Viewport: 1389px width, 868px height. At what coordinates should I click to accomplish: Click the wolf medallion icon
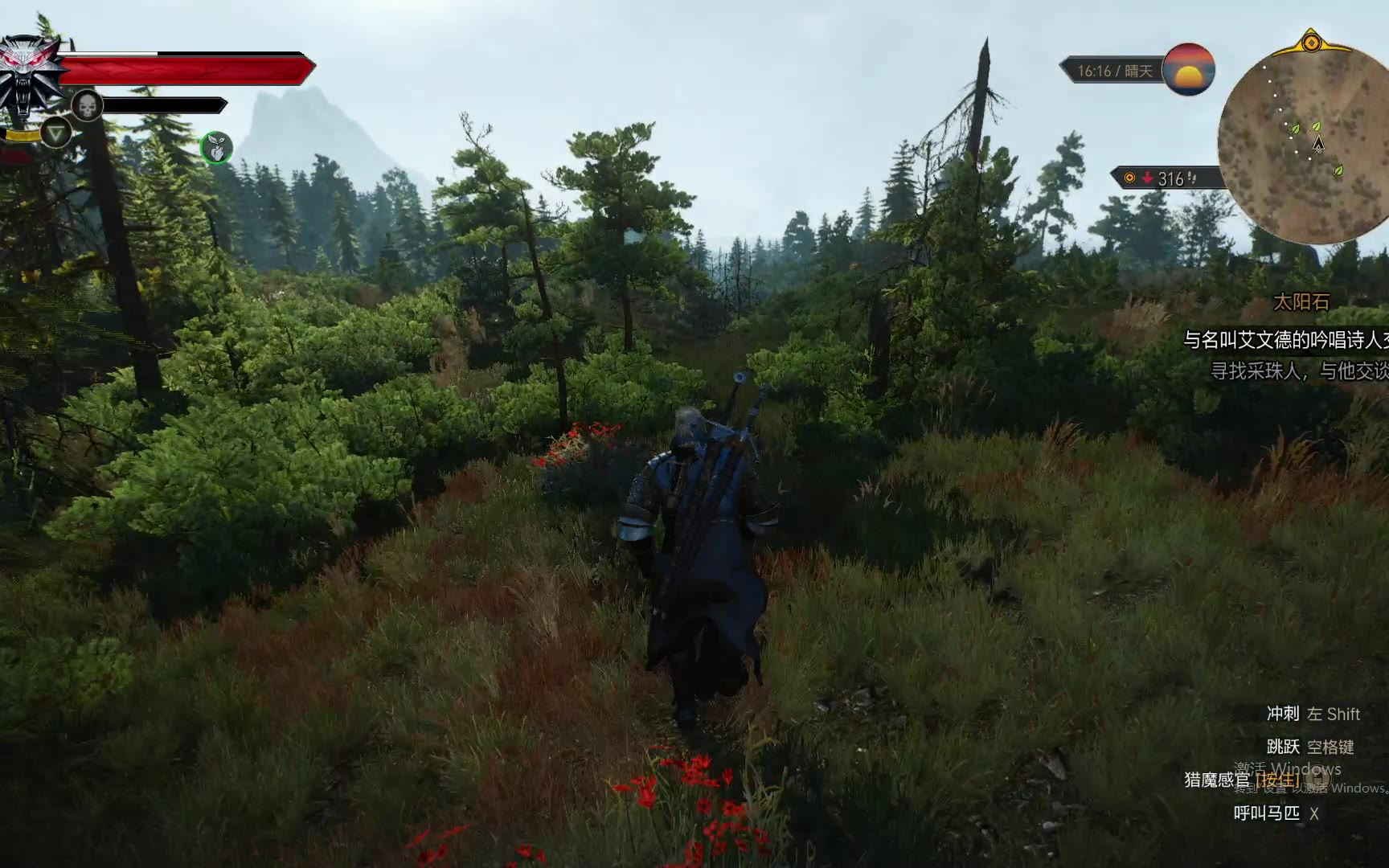(x=31, y=74)
